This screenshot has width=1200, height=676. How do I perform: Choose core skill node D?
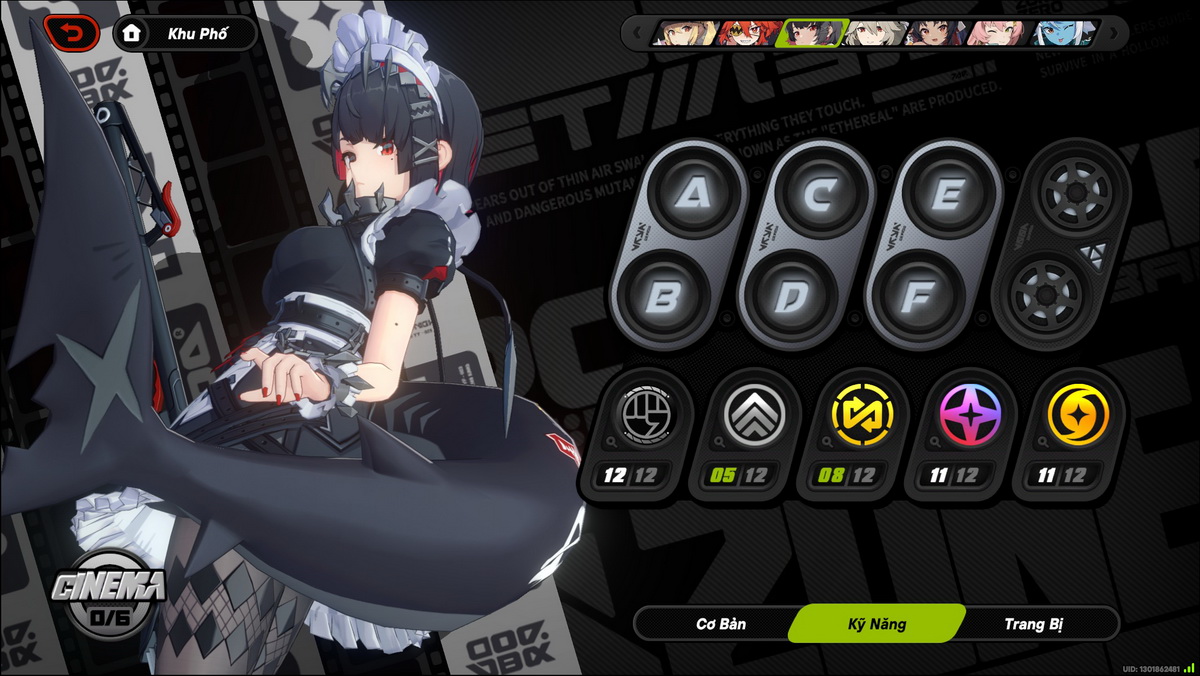pyautogui.click(x=791, y=297)
